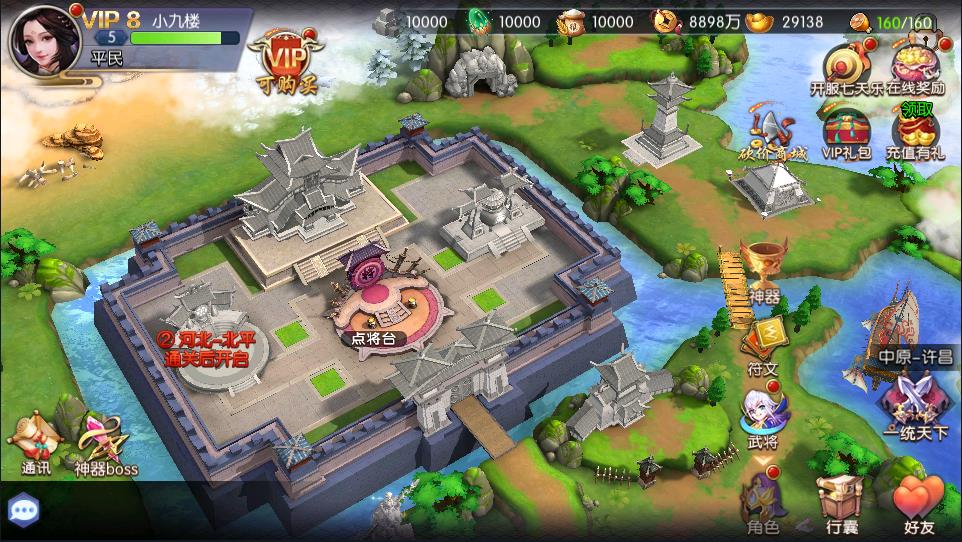This screenshot has height=542, width=962.
Task: Tap the green jade currency icon
Action: pos(479,21)
